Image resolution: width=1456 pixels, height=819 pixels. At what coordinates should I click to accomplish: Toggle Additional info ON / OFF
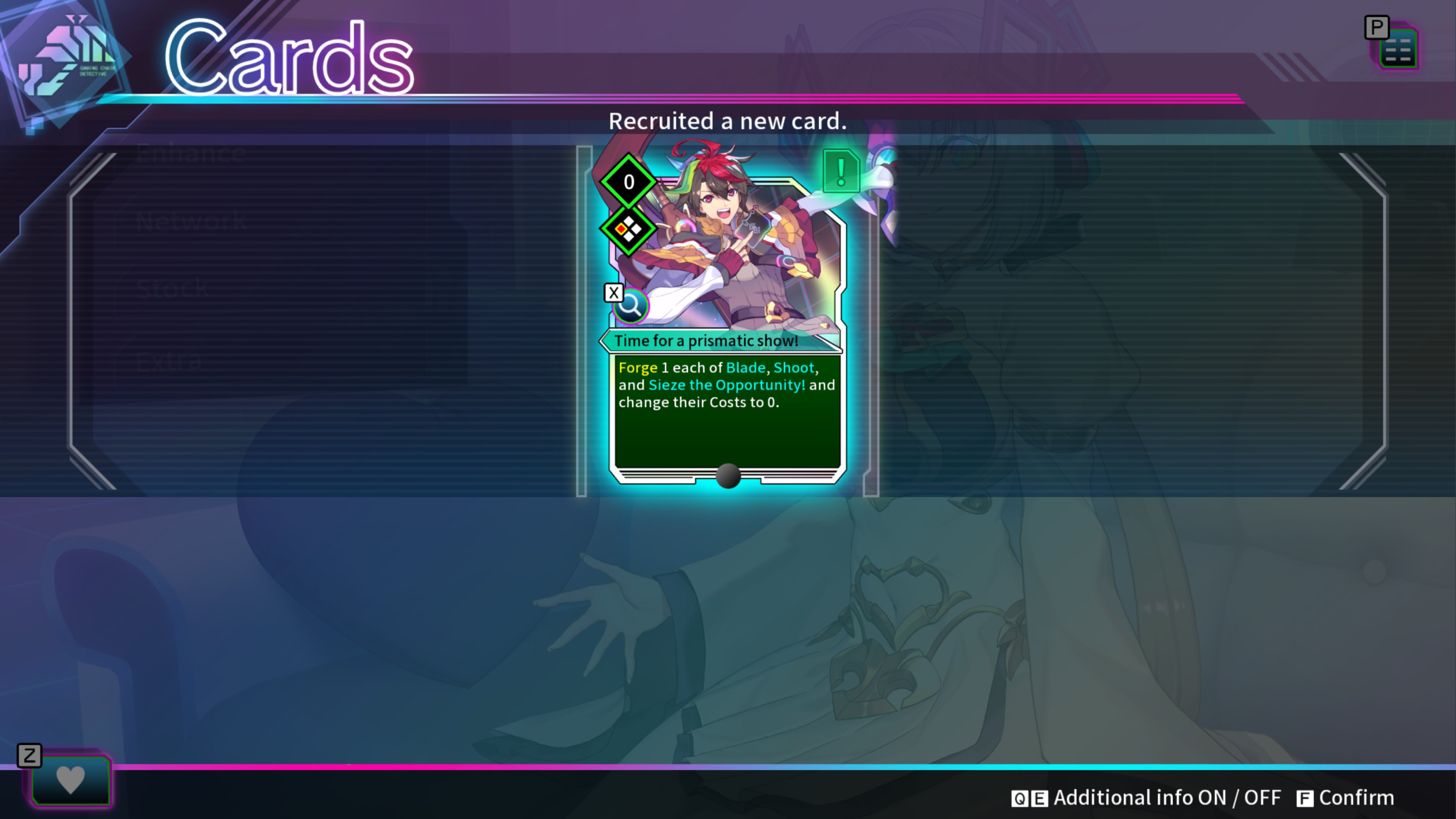1164,797
